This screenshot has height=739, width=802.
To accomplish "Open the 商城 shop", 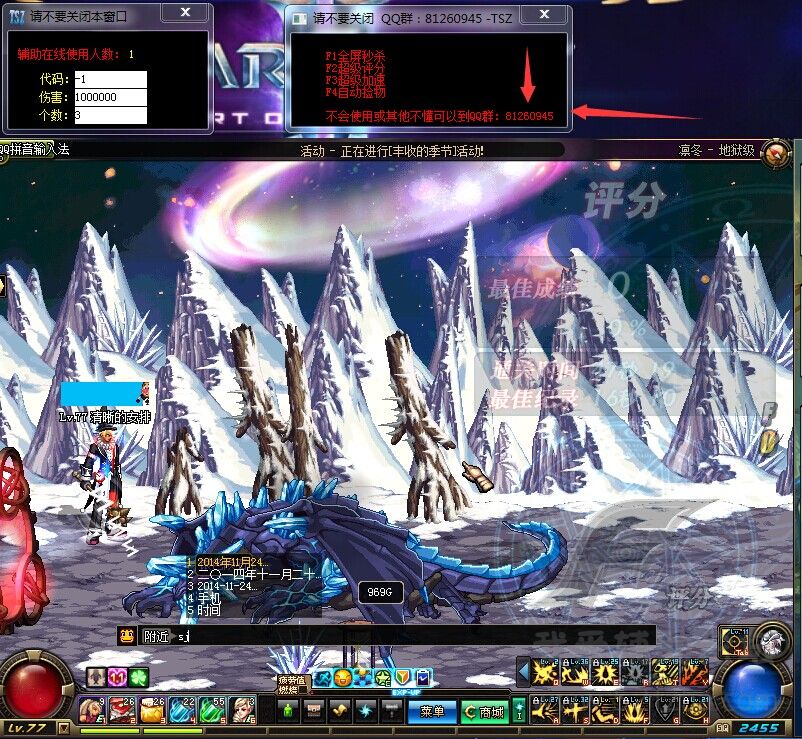I will [x=484, y=711].
